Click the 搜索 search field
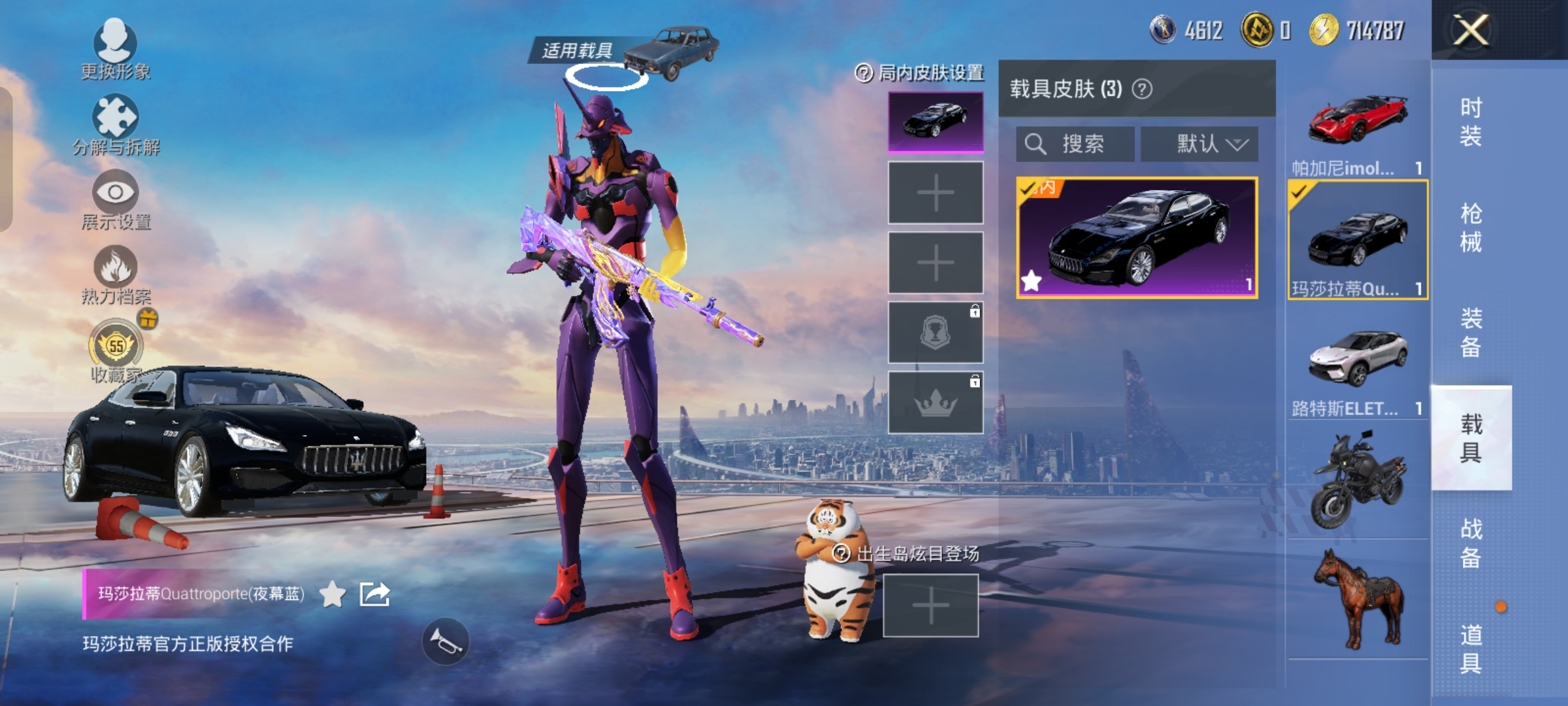Image resolution: width=1568 pixels, height=706 pixels. point(1075,144)
